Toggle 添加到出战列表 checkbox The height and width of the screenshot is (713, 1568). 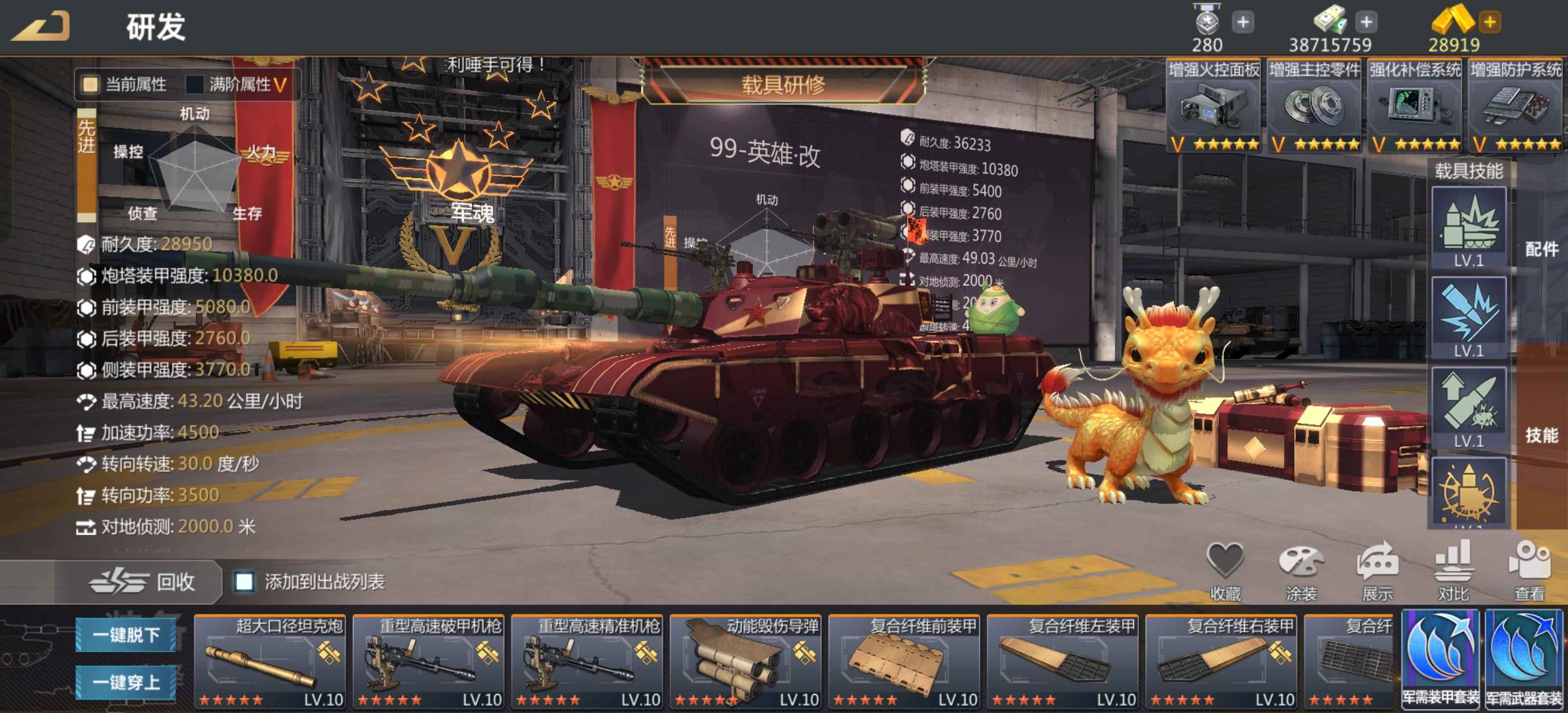pos(245,581)
